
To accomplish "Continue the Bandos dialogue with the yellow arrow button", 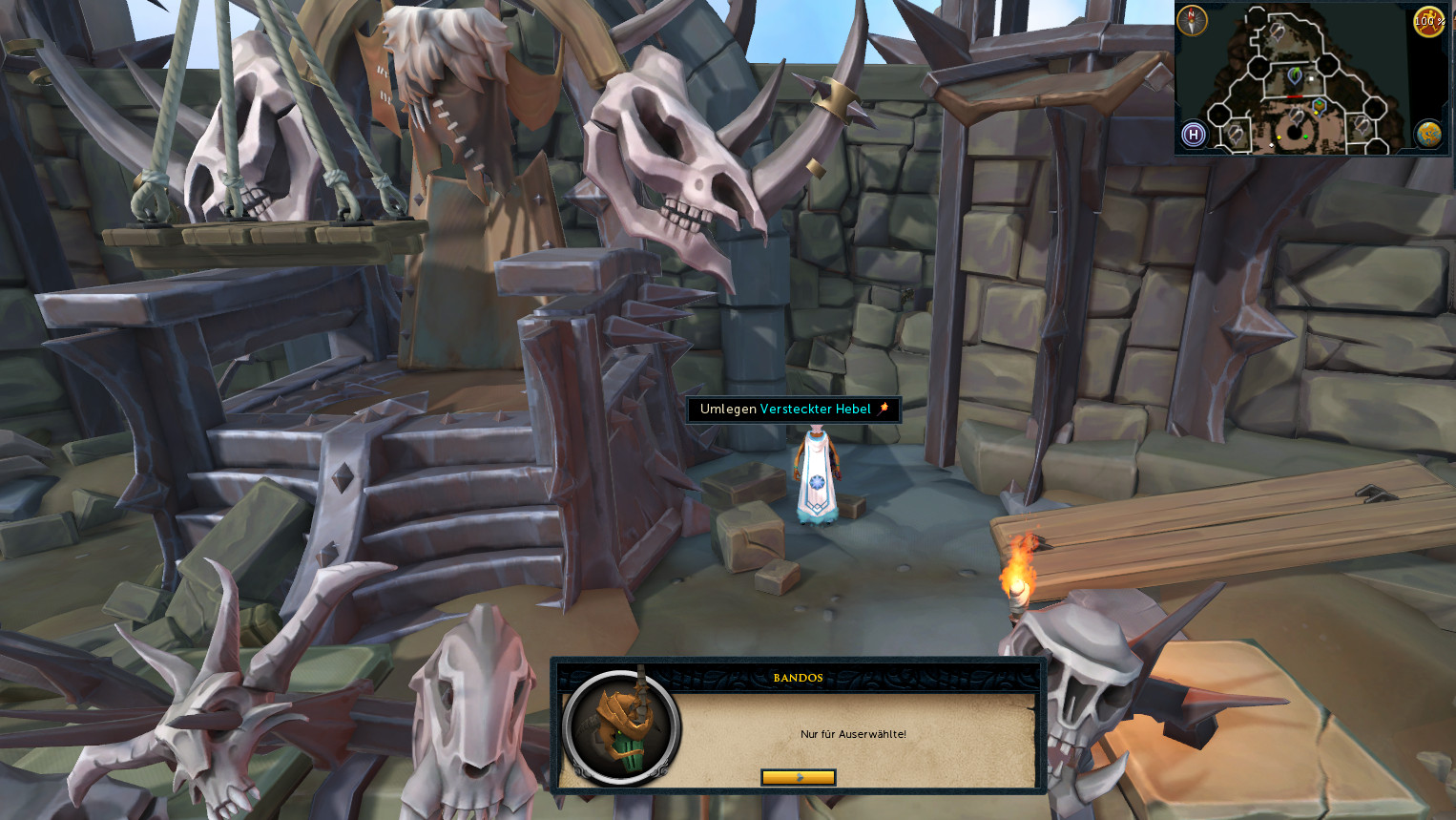I will [x=798, y=777].
